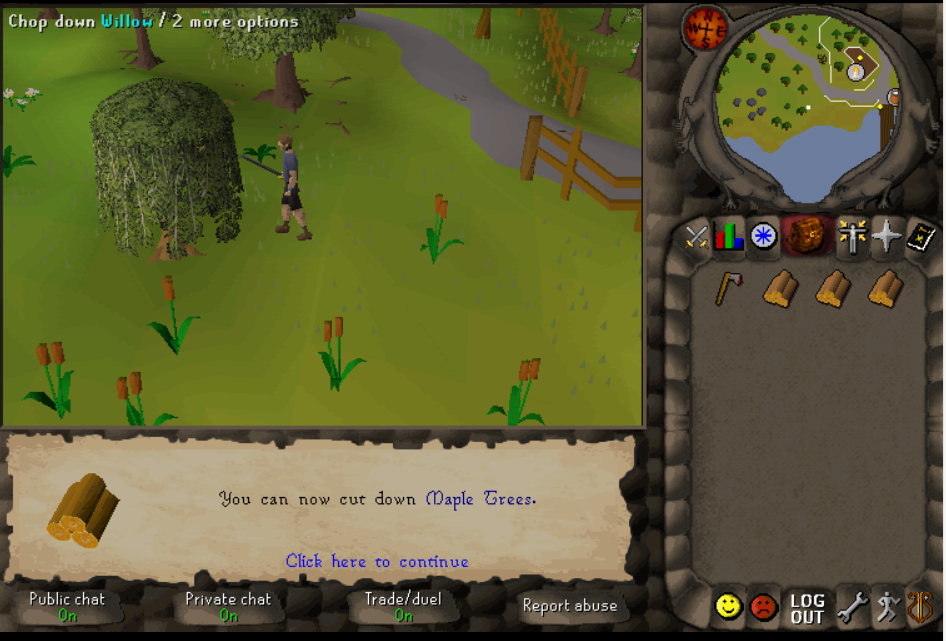Toggle the Trade/duel setting
946x641 pixels.
tap(403, 606)
